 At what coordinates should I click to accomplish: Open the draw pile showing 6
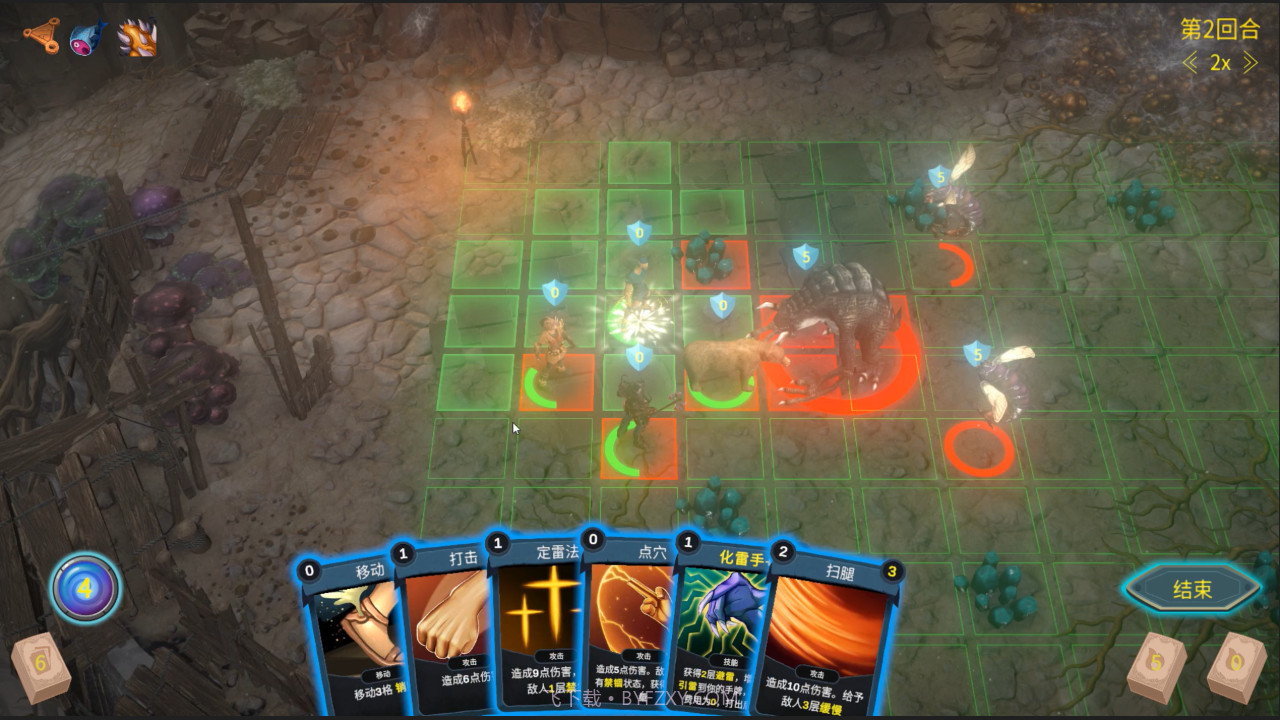[40, 665]
